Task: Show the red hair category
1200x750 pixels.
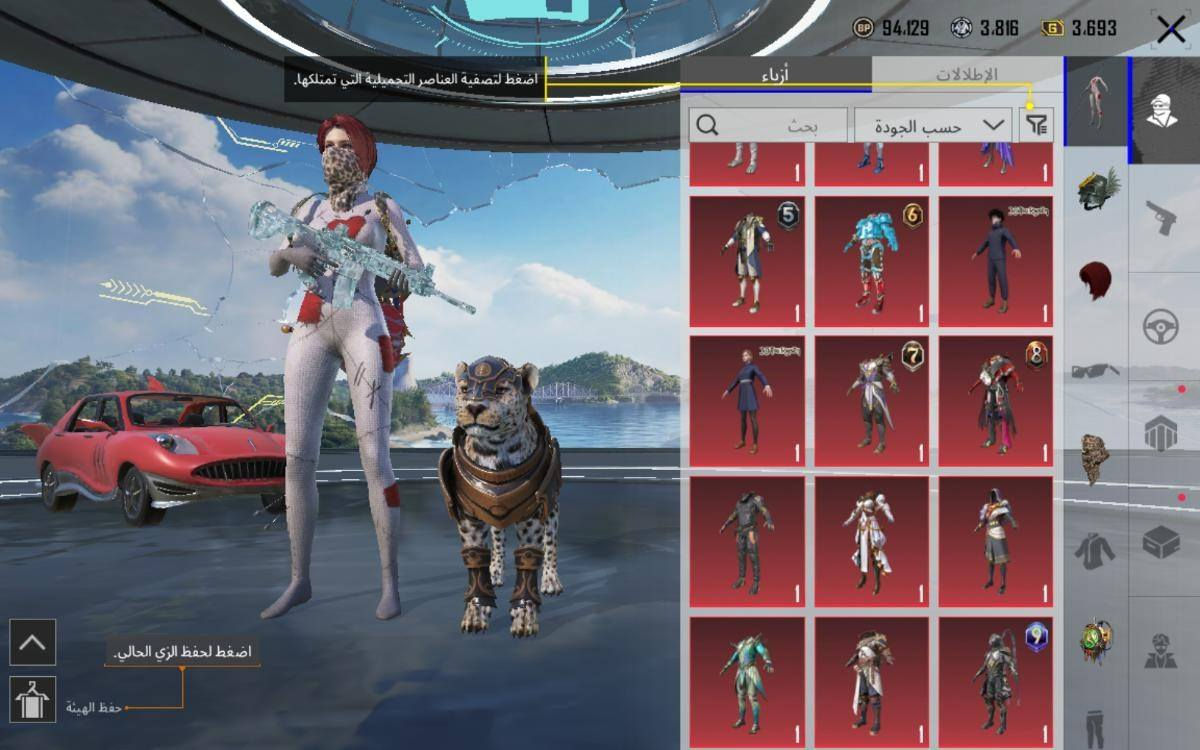Action: point(1097,281)
